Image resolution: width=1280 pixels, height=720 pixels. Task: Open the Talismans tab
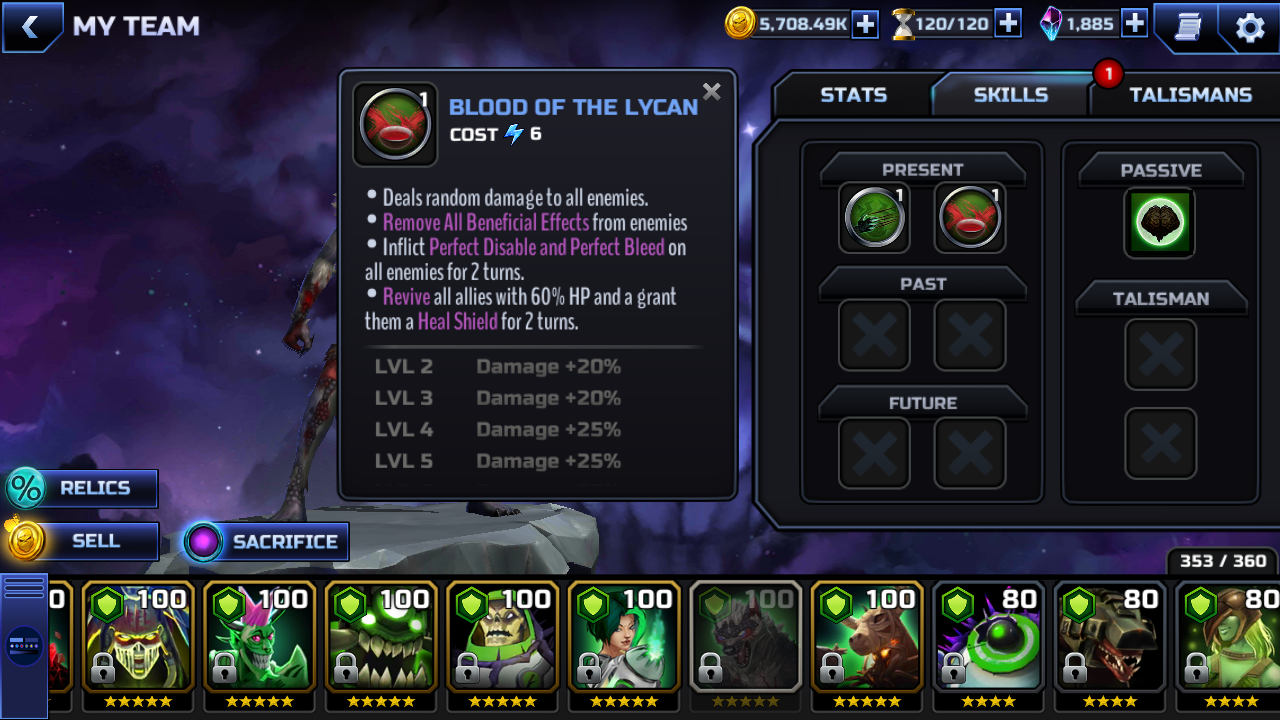[1190, 95]
